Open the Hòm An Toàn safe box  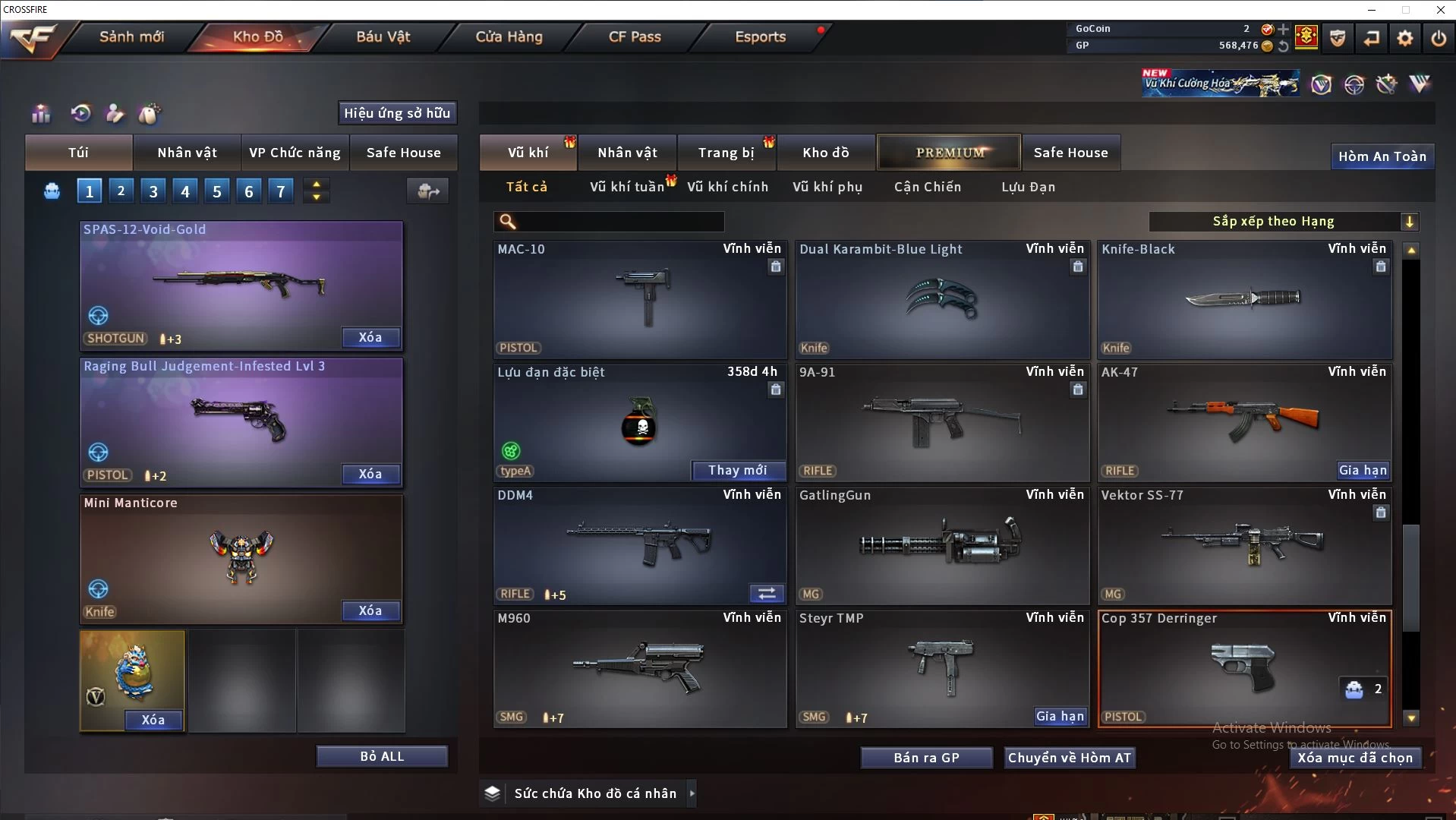point(1382,156)
